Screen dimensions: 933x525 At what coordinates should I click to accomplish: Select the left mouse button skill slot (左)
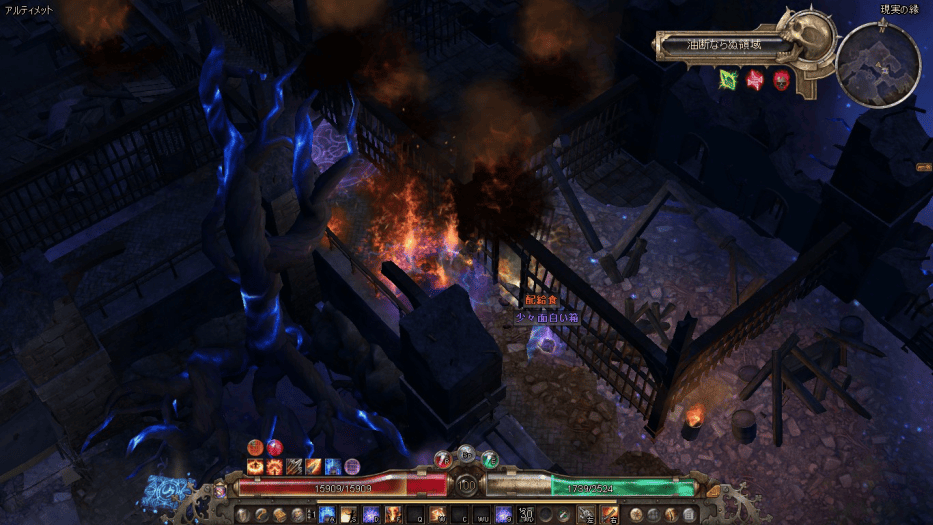click(x=587, y=514)
